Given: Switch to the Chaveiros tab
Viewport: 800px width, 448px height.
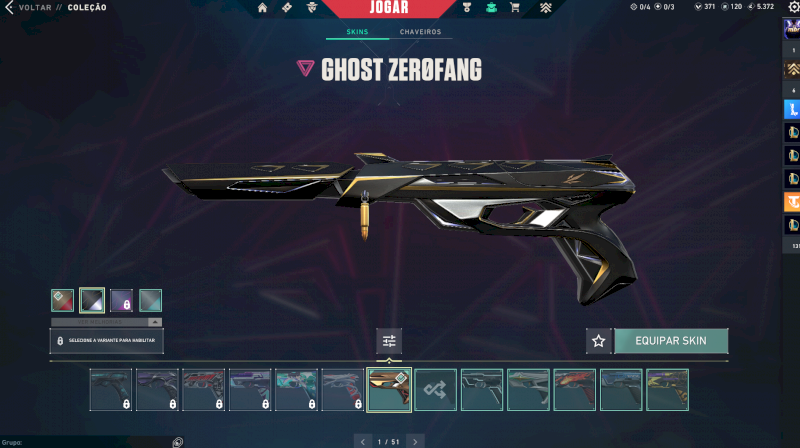Looking at the screenshot, I should click(420, 32).
